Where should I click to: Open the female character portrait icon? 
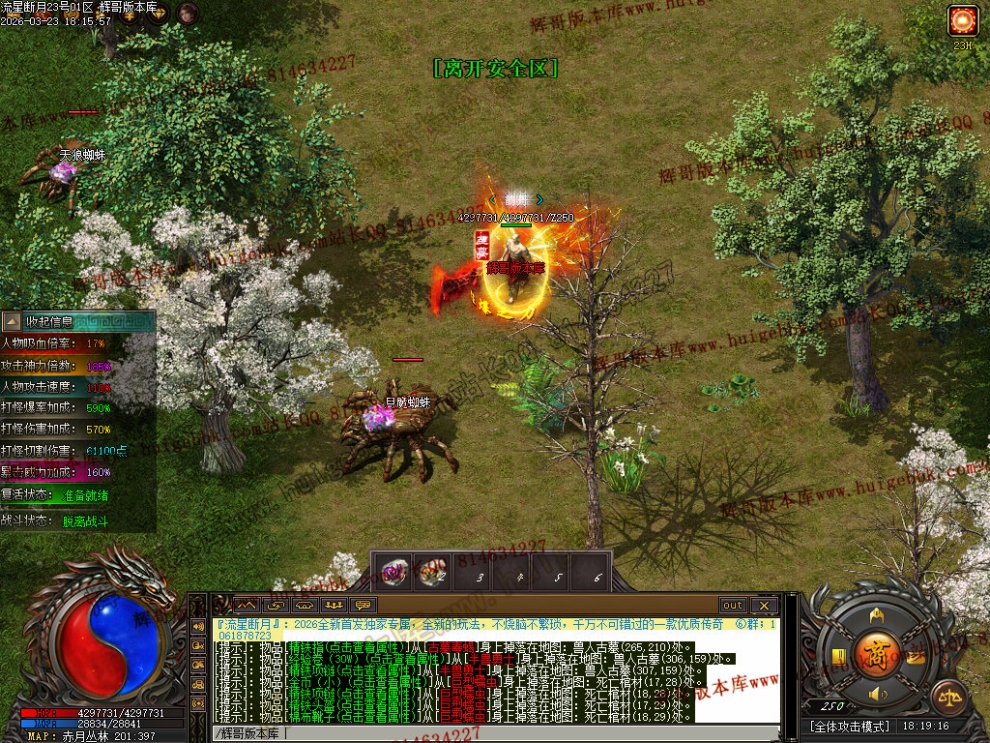[x=187, y=14]
